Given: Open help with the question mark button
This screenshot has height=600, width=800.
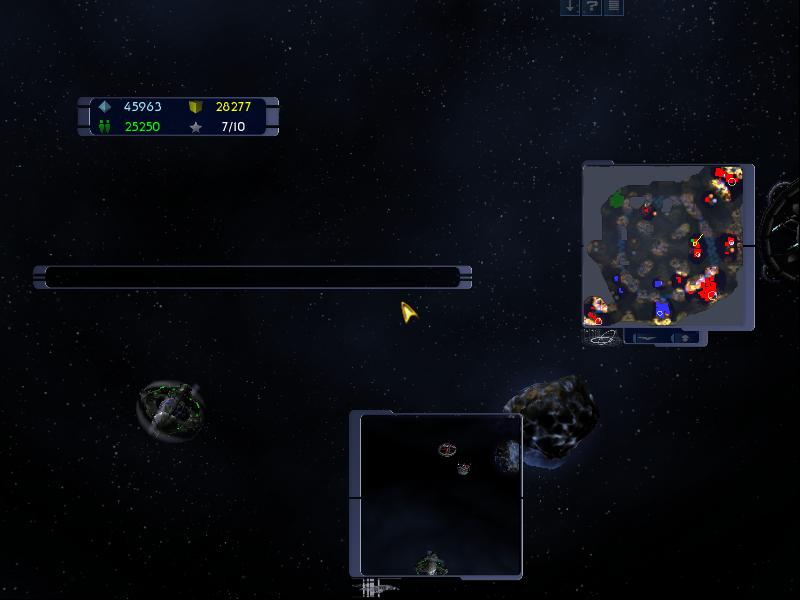Looking at the screenshot, I should pyautogui.click(x=592, y=7).
